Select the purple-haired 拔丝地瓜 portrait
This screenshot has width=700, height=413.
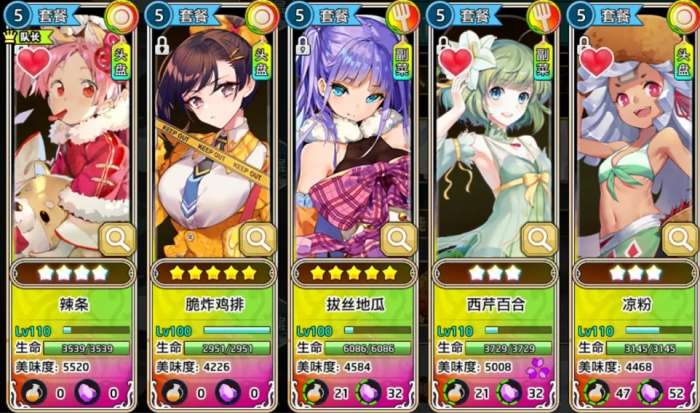click(x=350, y=150)
